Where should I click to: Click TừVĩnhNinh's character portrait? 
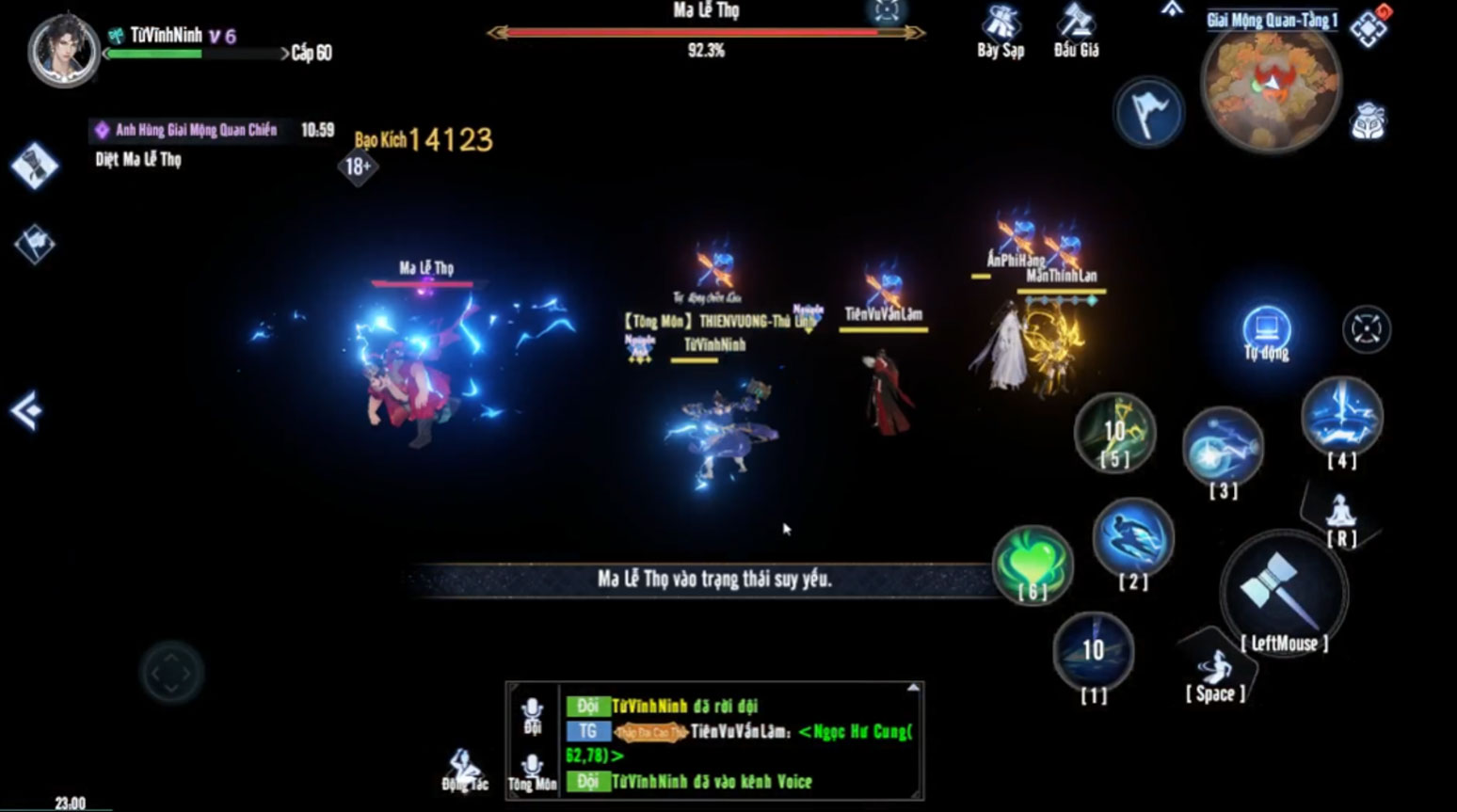[x=63, y=51]
